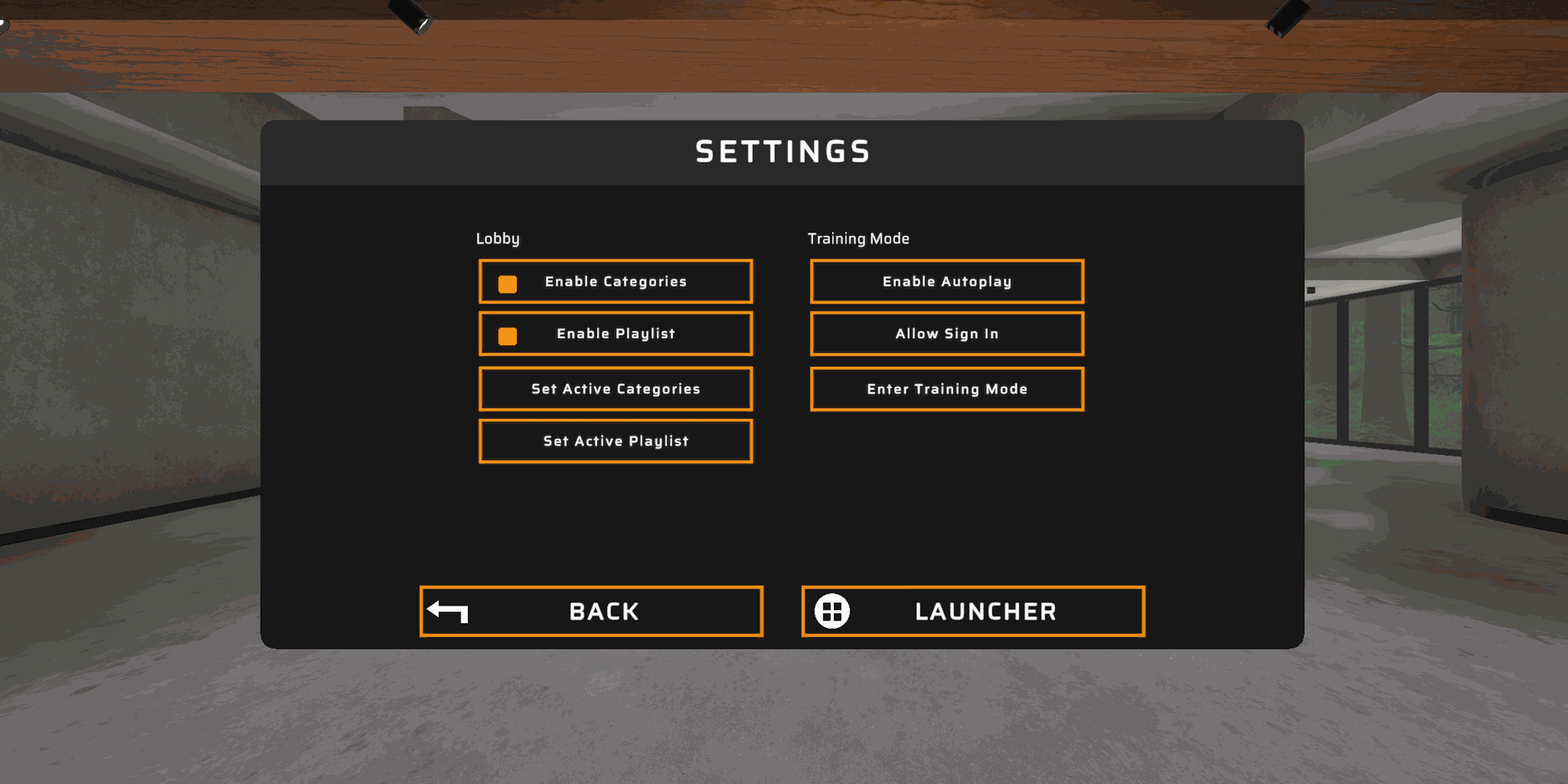Image resolution: width=1568 pixels, height=784 pixels.
Task: Open Set Active Categories
Action: (615, 390)
